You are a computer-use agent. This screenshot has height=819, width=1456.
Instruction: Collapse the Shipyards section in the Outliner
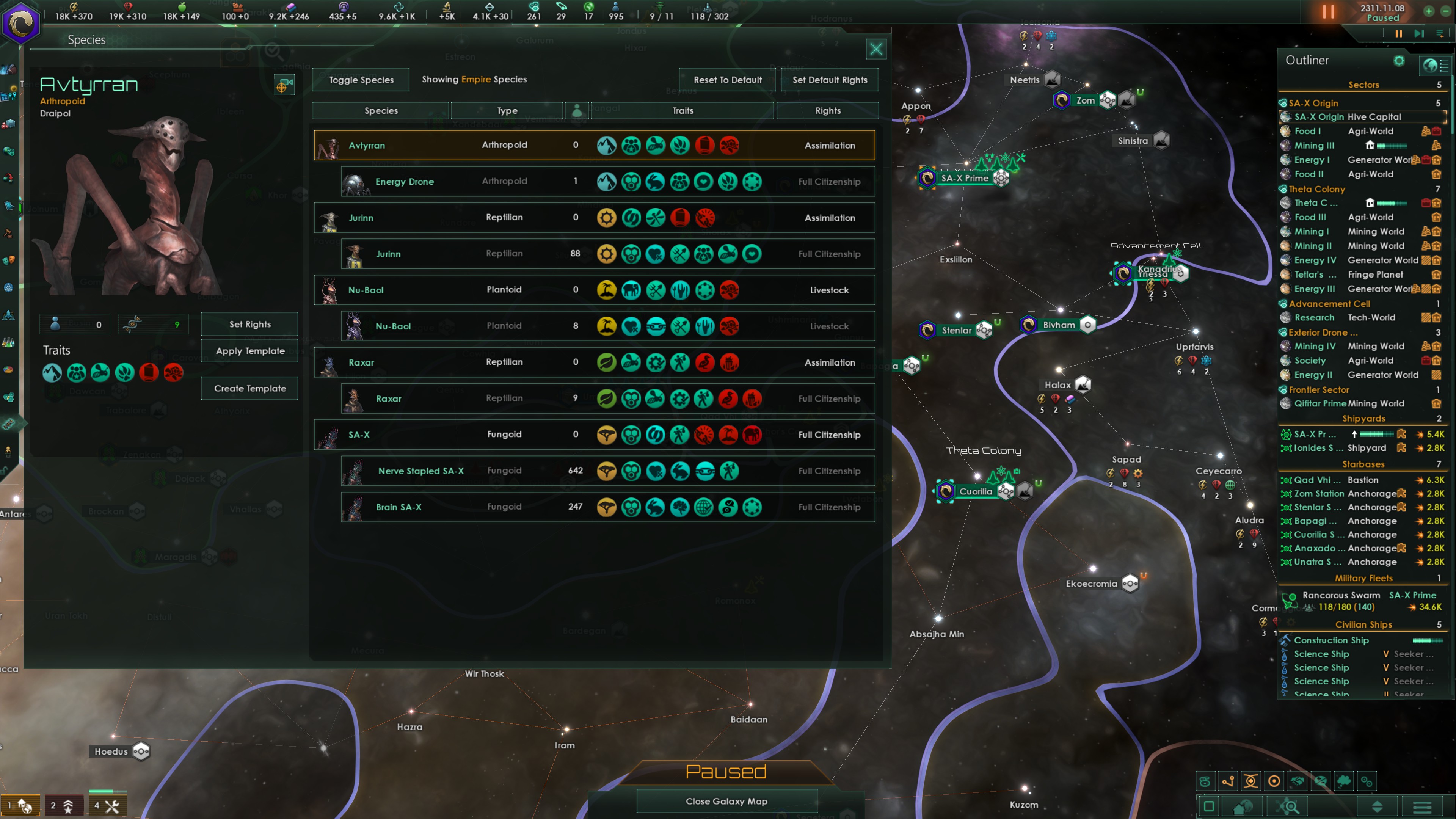point(1365,418)
